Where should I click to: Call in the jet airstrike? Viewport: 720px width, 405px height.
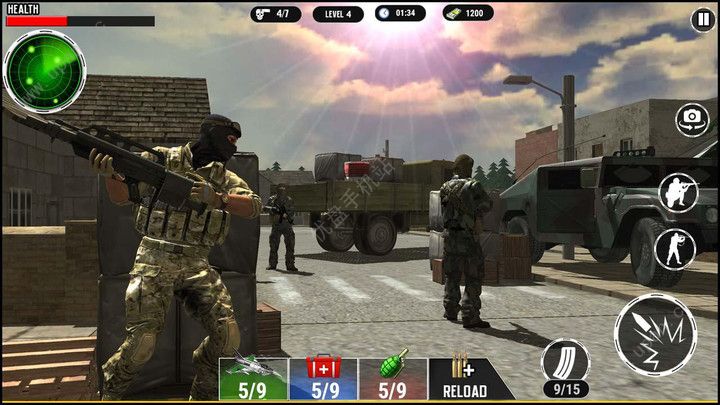coord(253,379)
